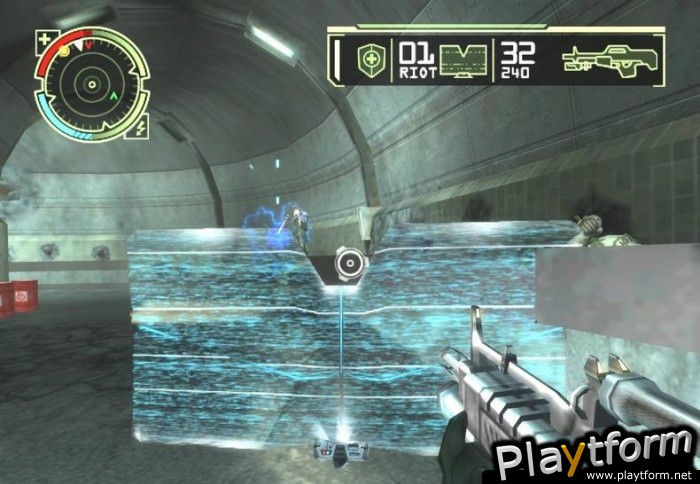Image resolution: width=700 pixels, height=484 pixels.
Task: Open the Playtform website logo link
Action: (594, 456)
